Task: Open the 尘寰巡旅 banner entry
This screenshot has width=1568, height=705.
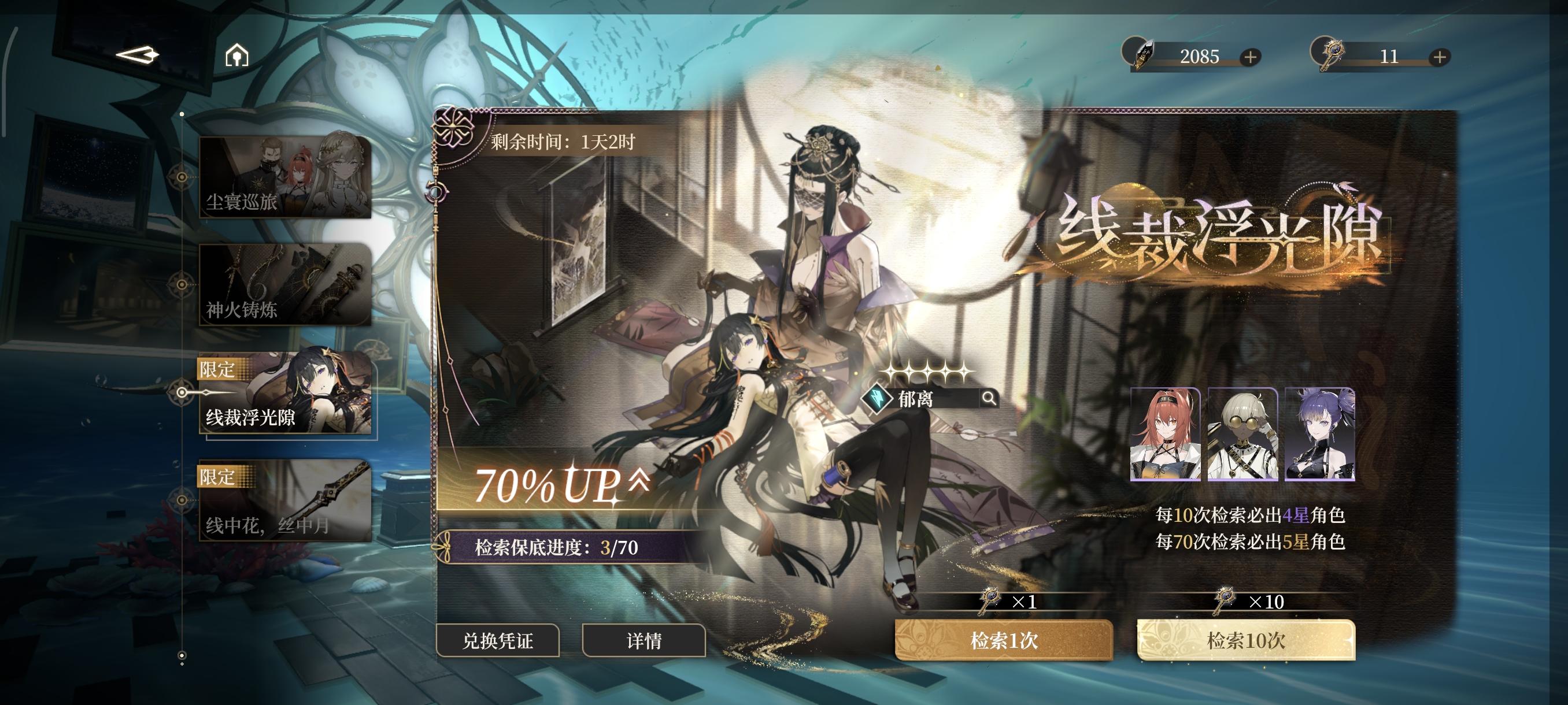Action: coord(286,176)
